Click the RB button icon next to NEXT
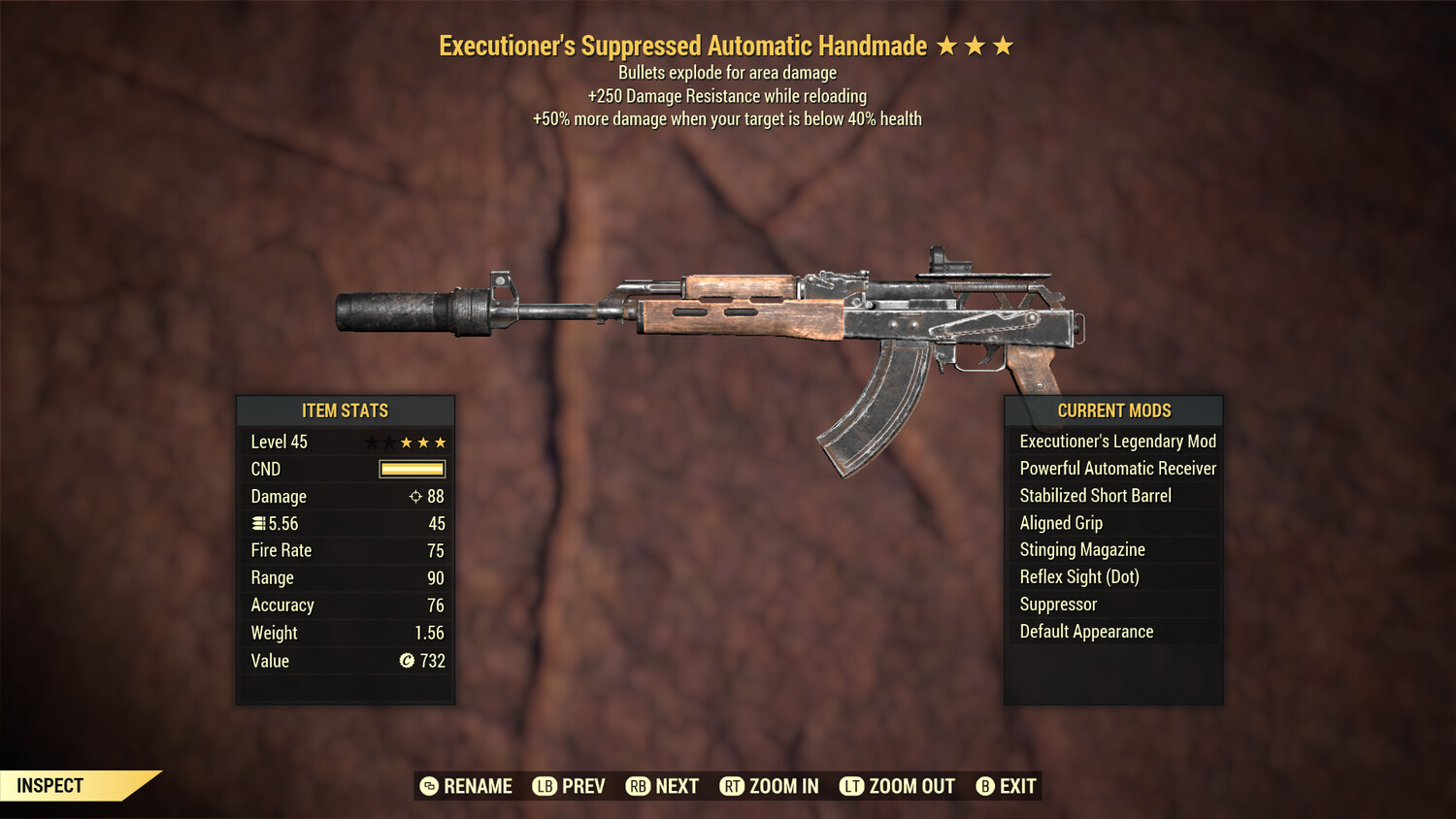 click(x=638, y=786)
